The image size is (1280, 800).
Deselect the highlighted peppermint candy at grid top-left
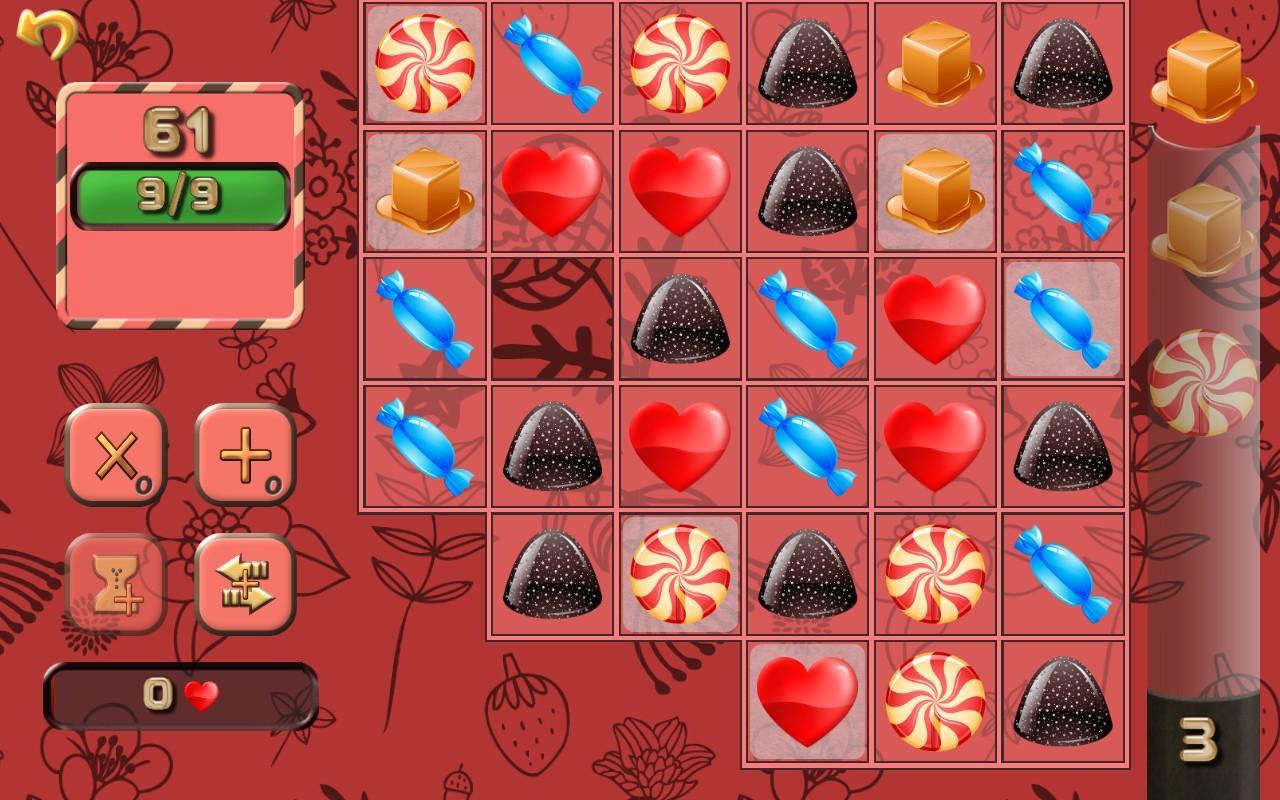pos(424,62)
